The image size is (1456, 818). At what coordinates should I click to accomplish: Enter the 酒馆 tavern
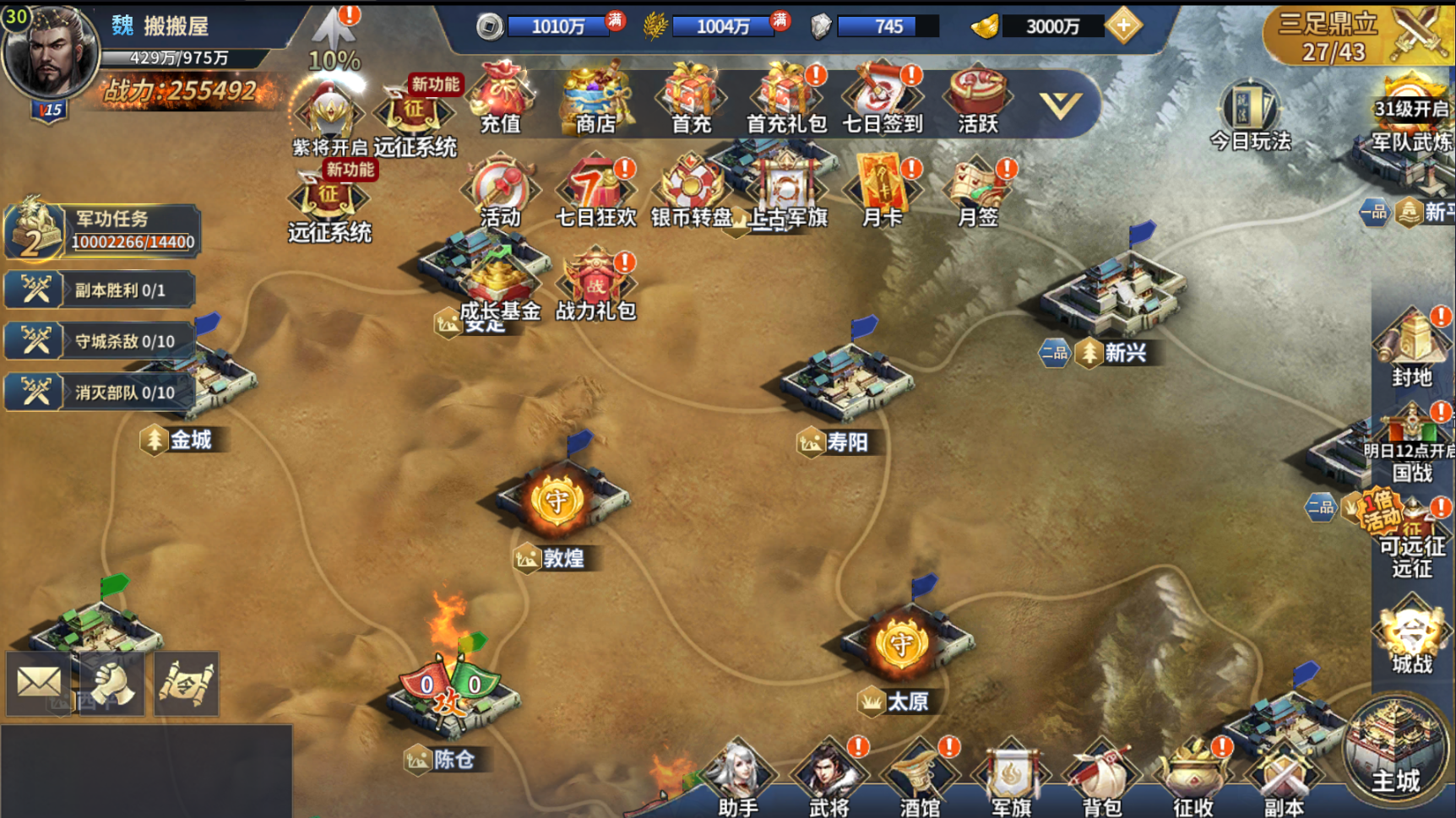point(920,777)
